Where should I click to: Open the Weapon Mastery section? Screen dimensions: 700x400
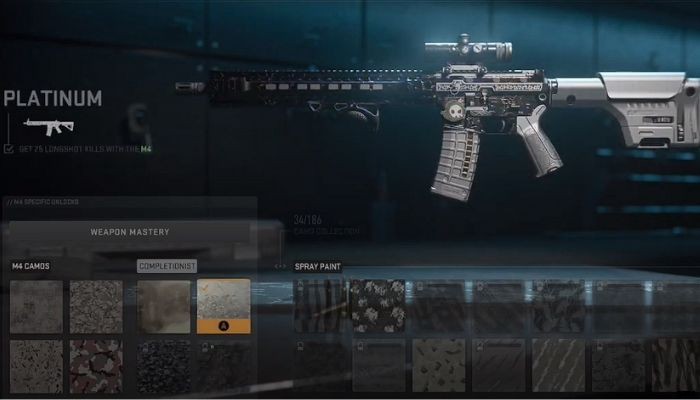click(x=130, y=232)
